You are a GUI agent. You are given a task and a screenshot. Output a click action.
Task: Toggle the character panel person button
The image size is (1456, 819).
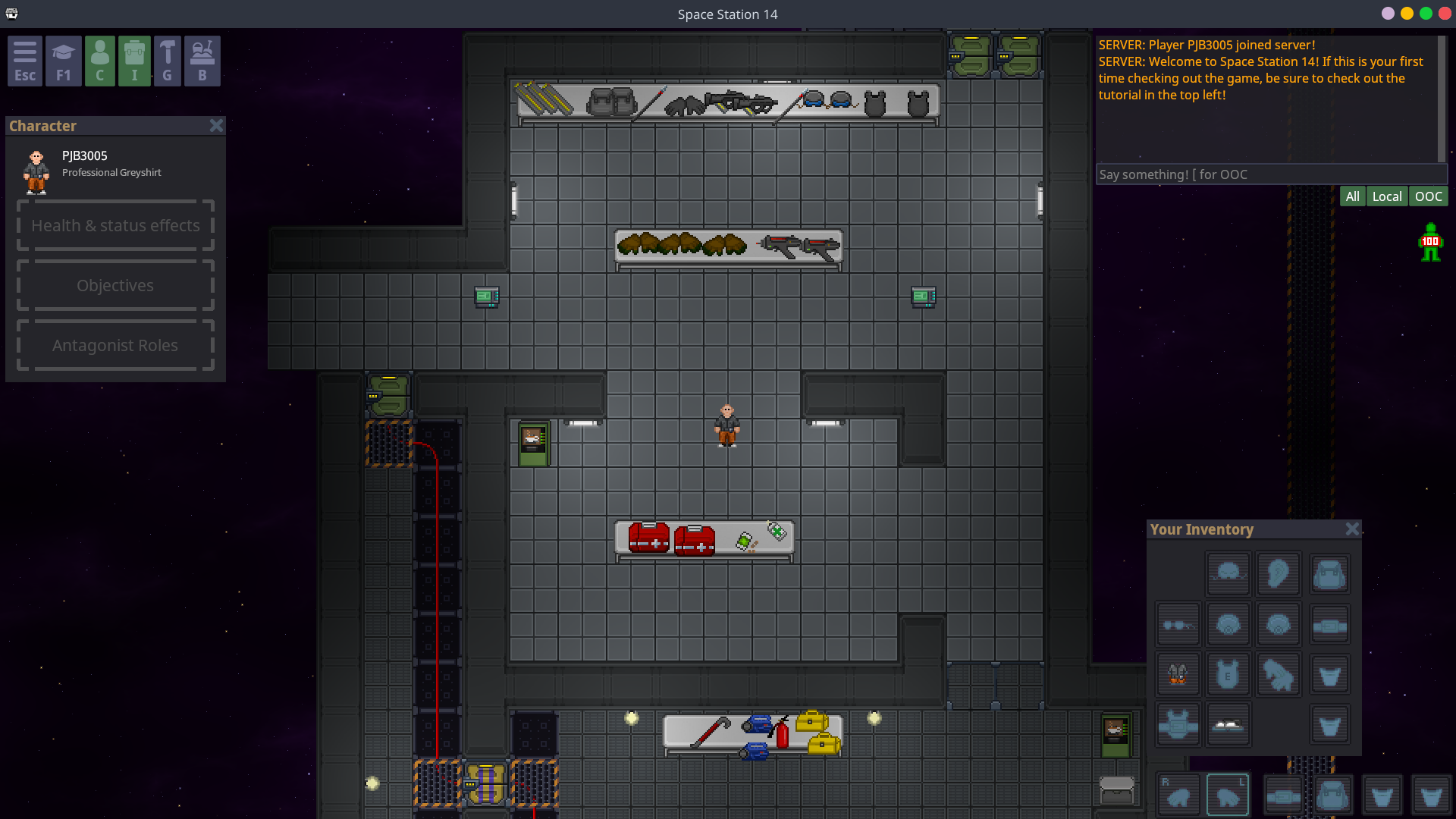(99, 61)
